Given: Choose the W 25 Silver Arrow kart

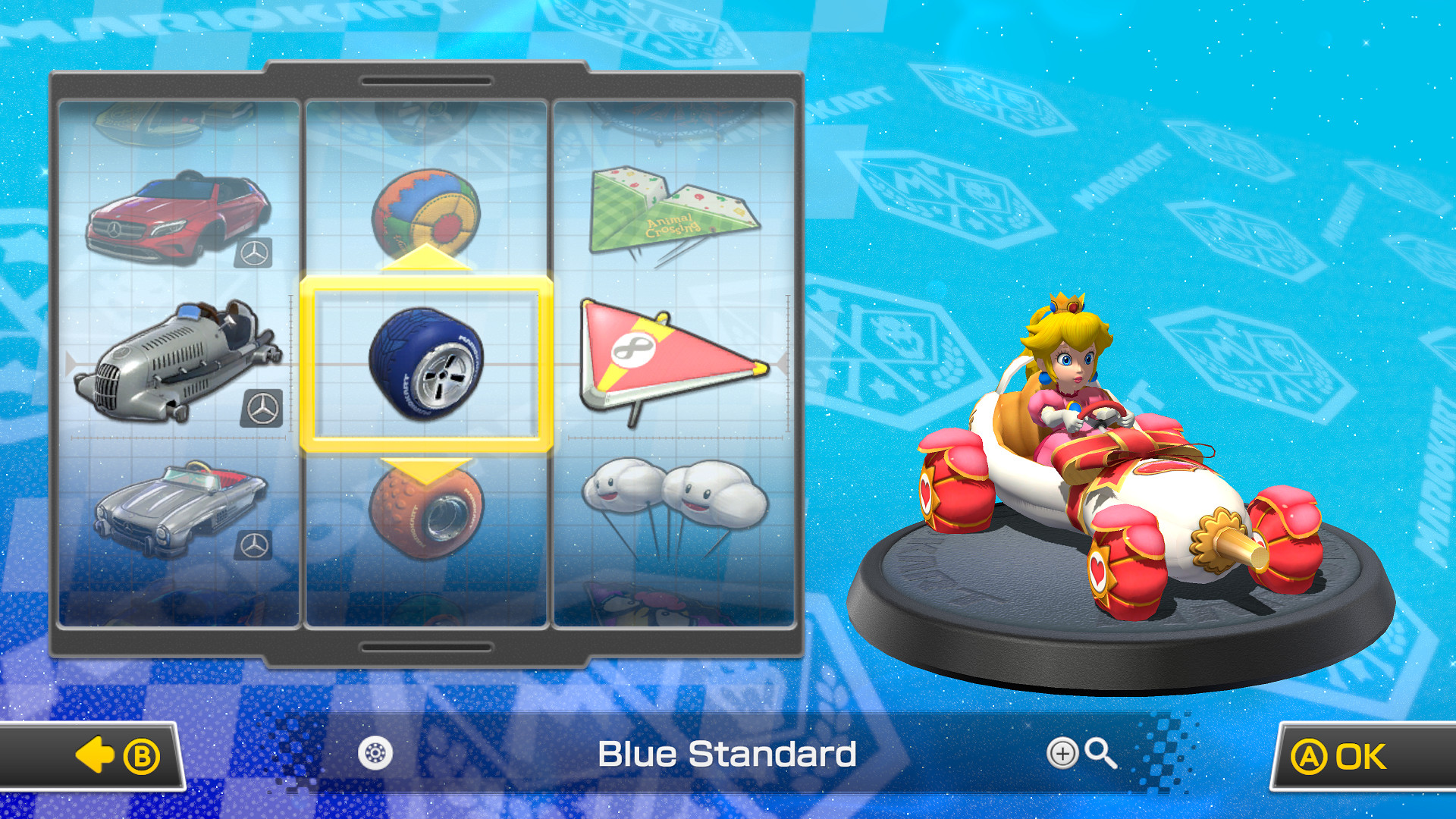Looking at the screenshot, I should click(x=178, y=364).
